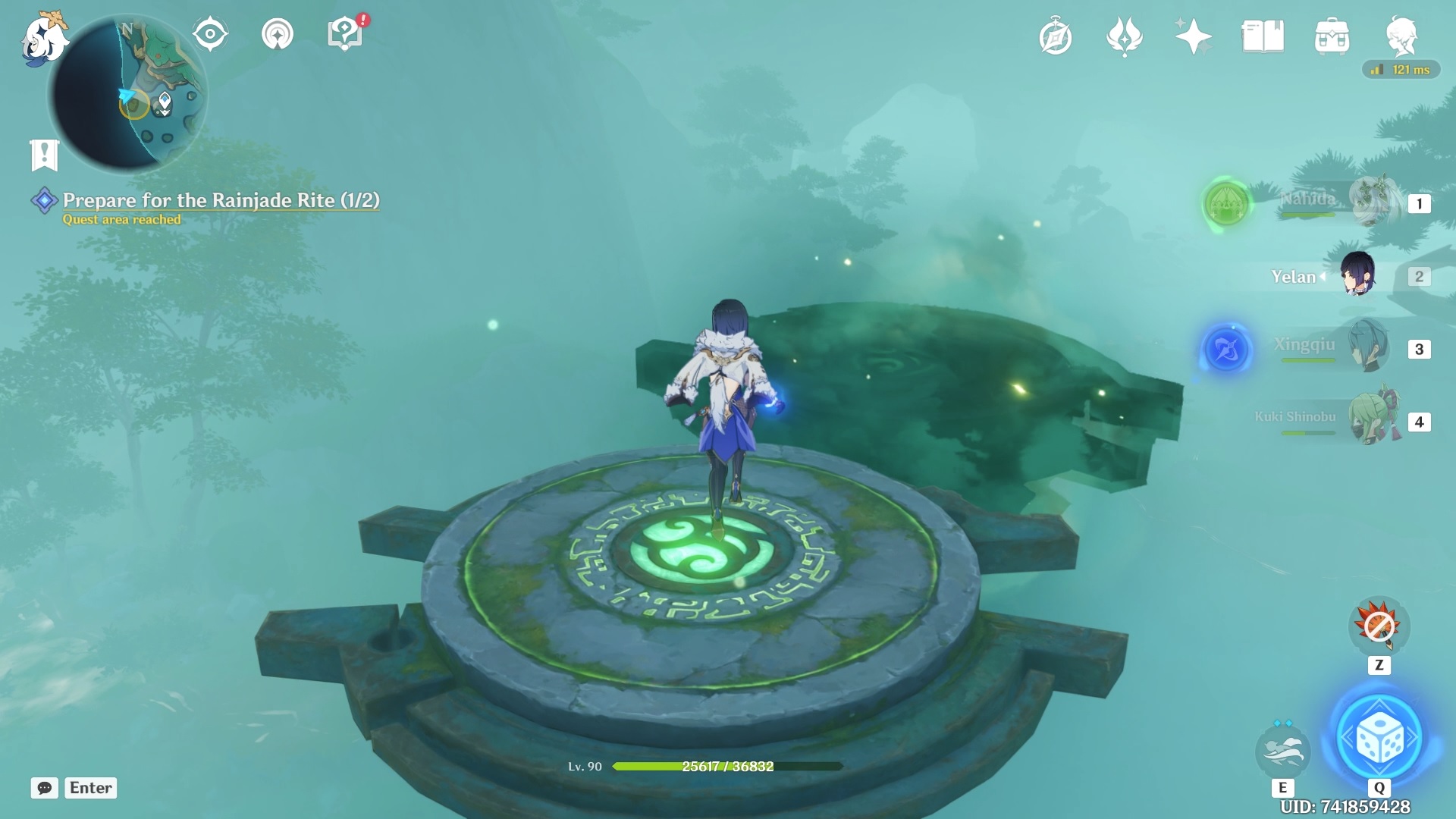Click the Prepare for the Rainjade Rite quest
1456x819 pixels.
[220, 202]
